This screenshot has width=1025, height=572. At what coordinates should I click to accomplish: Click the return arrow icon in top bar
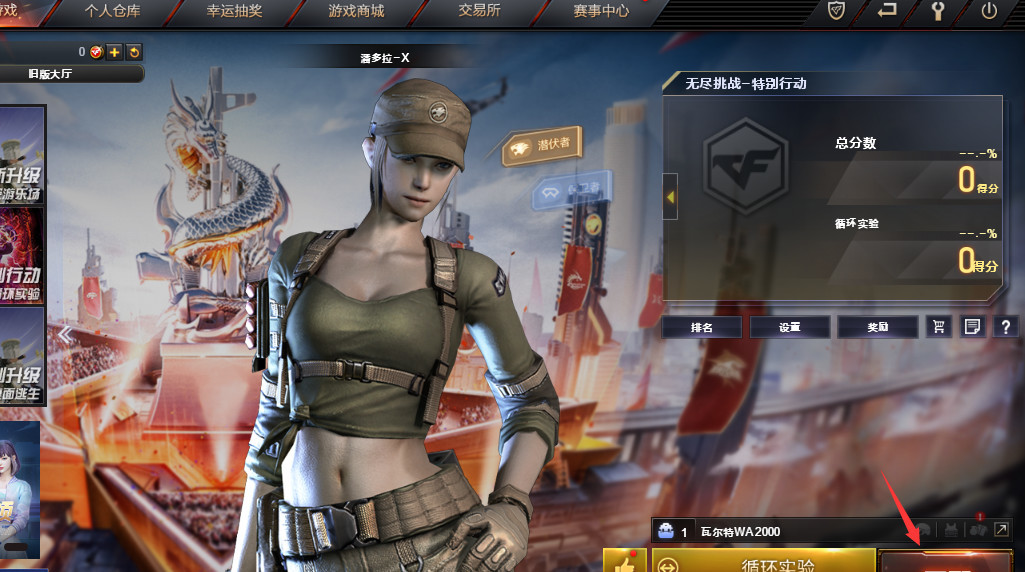pos(887,11)
